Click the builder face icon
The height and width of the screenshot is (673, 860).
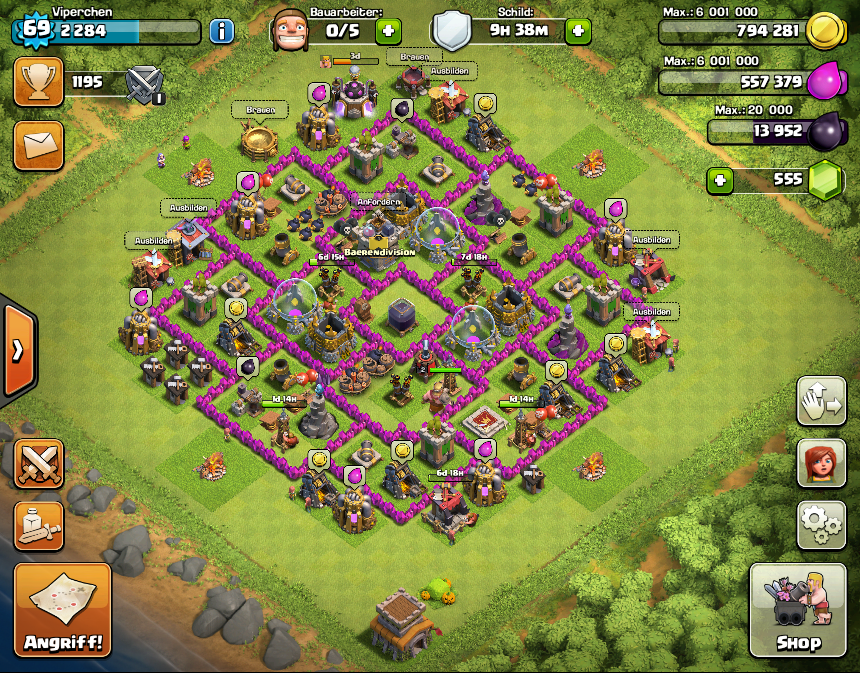point(288,30)
